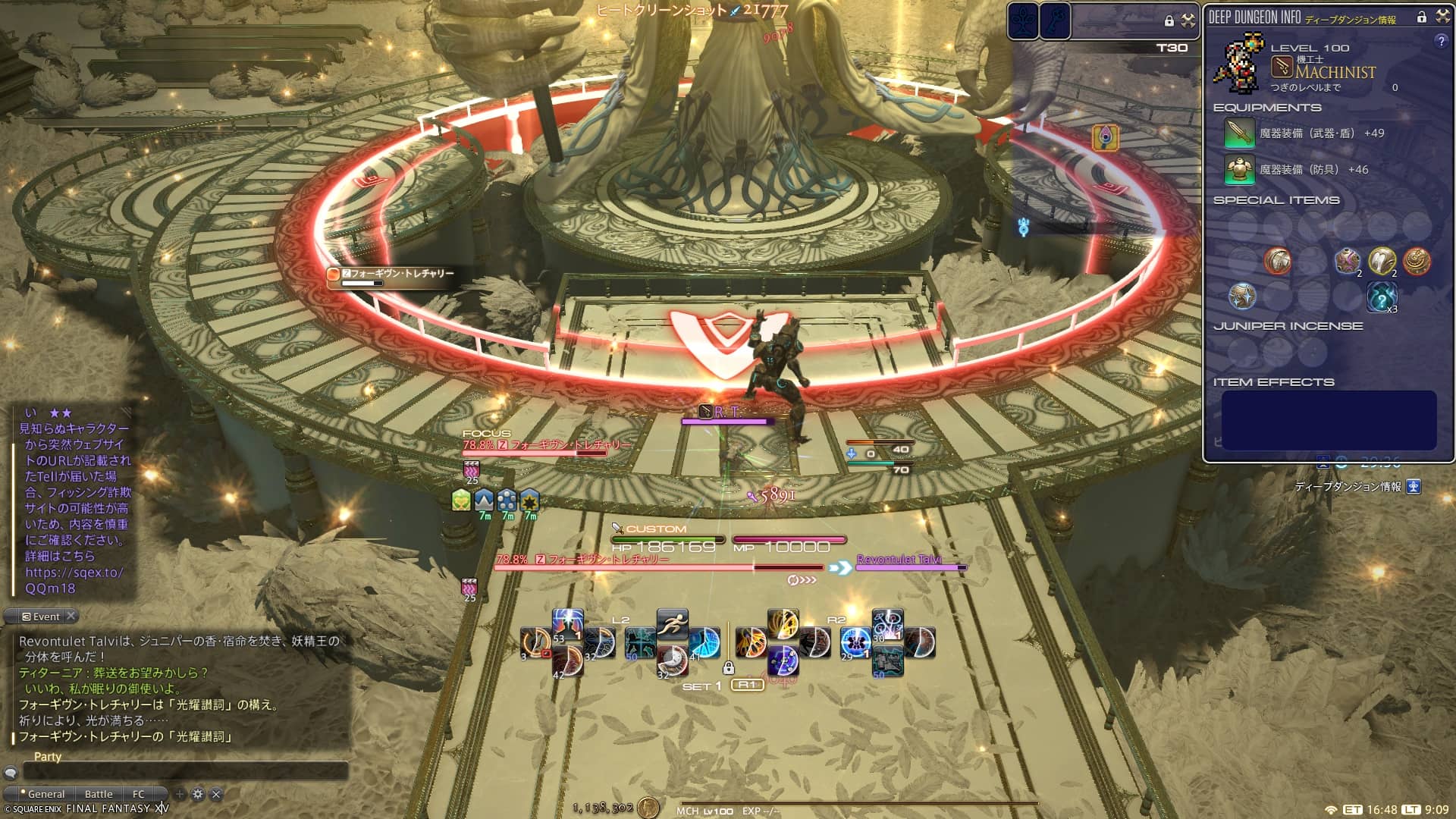Select the armor equipment icon
This screenshot has height=819, width=1456.
coord(1239,170)
